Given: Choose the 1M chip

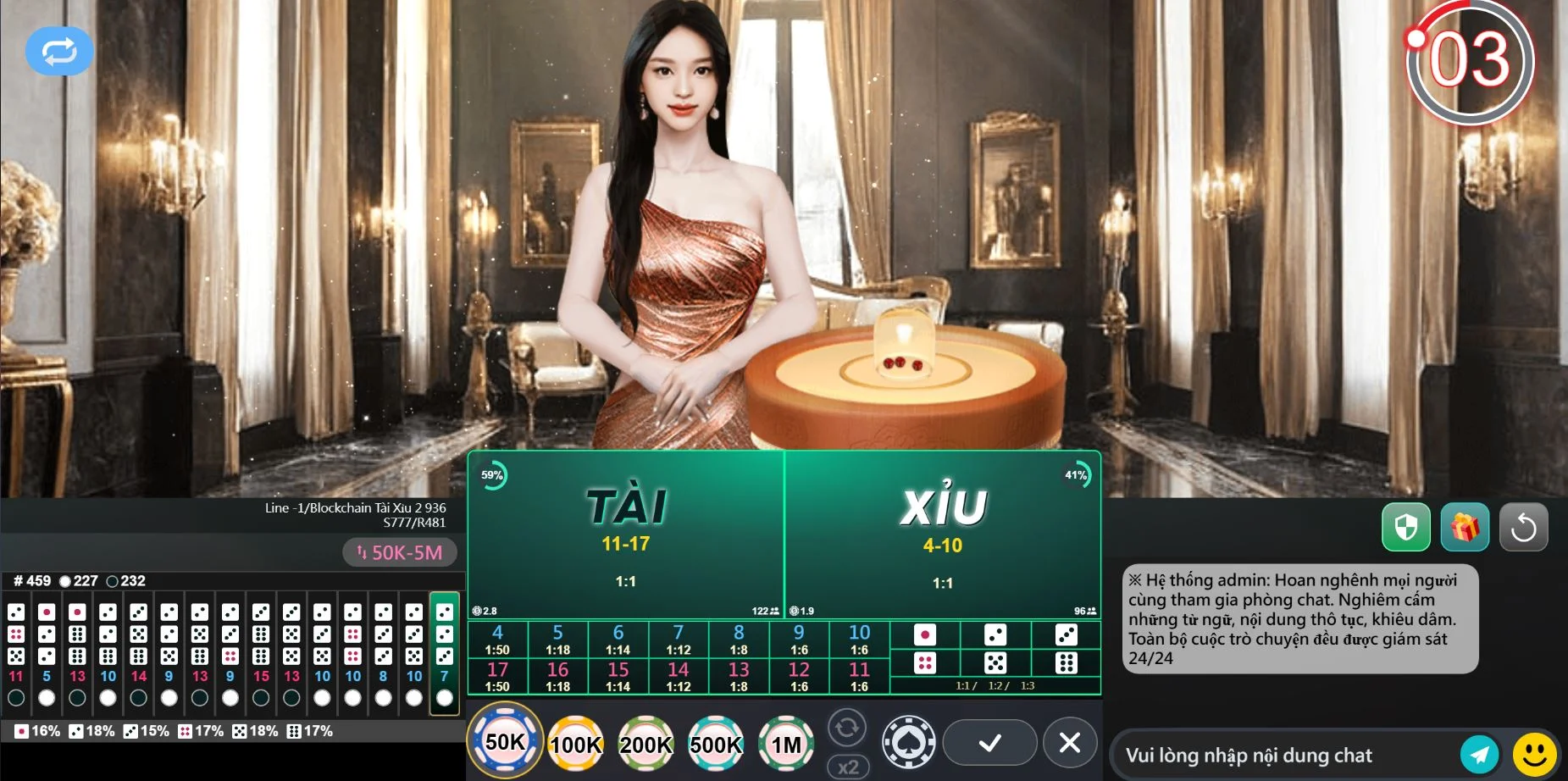Looking at the screenshot, I should point(785,744).
